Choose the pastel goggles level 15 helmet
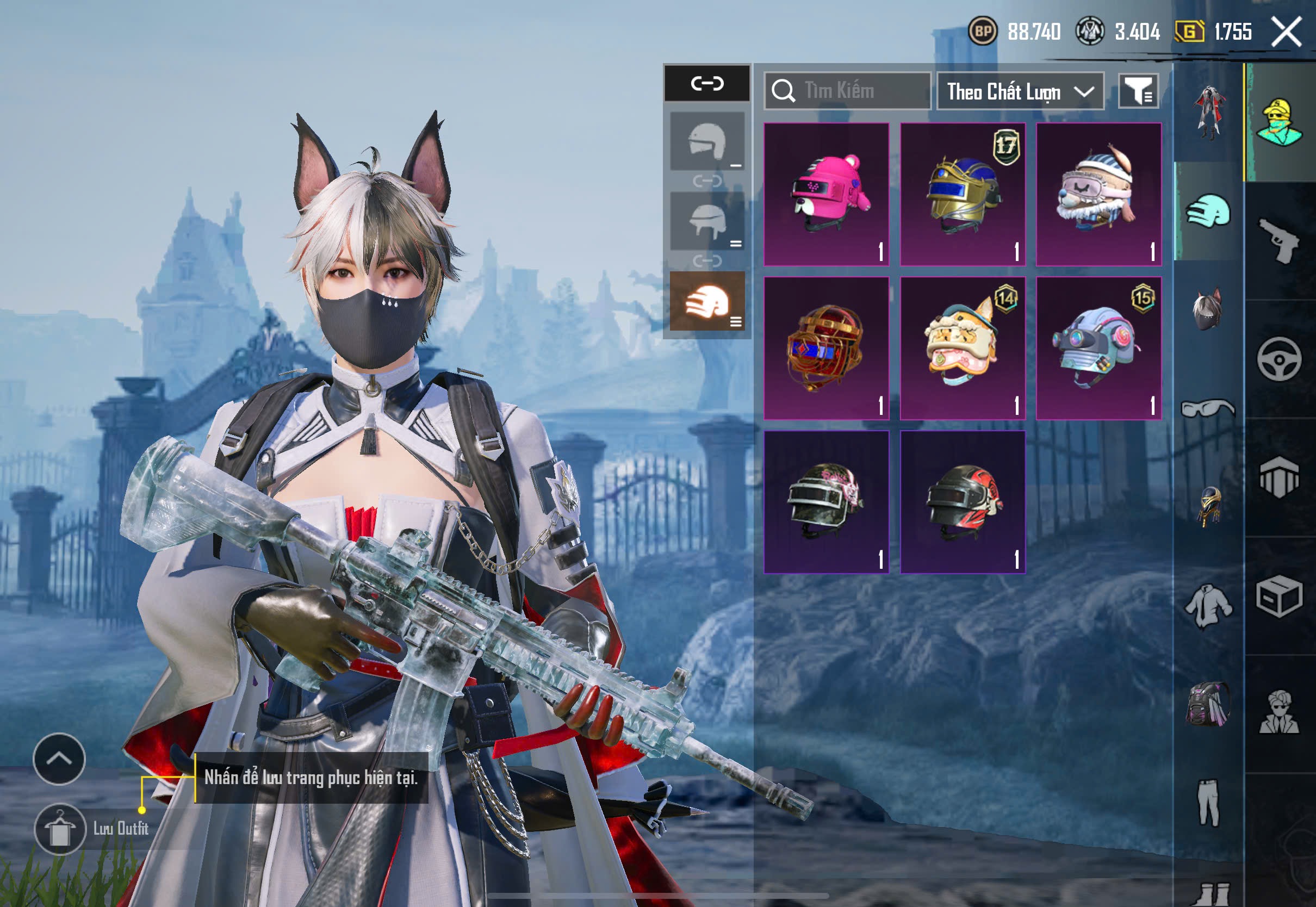This screenshot has height=907, width=1316. (1098, 349)
